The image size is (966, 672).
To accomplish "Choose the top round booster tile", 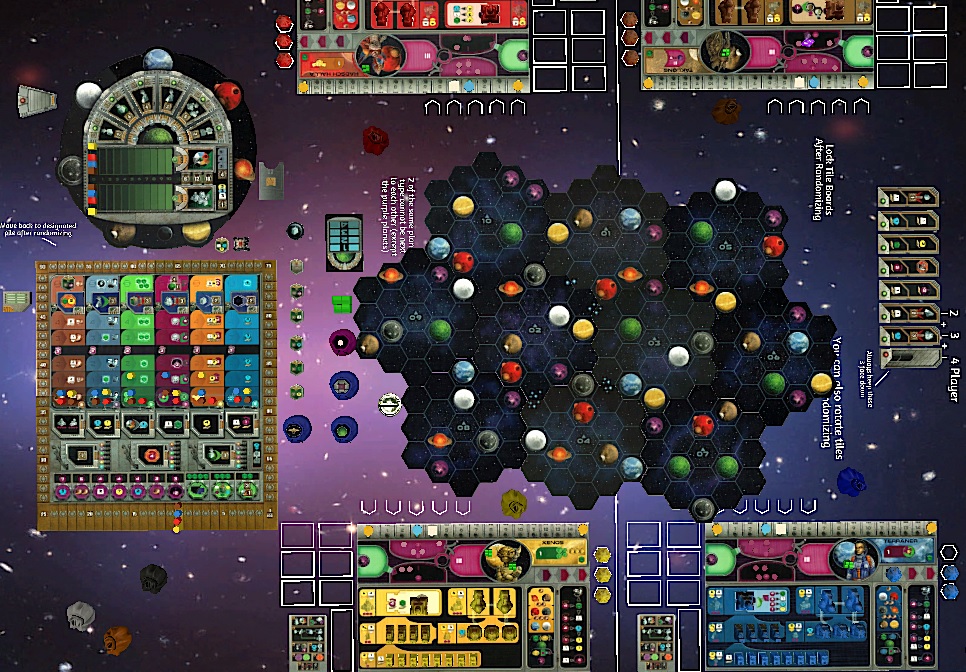I will tap(908, 196).
